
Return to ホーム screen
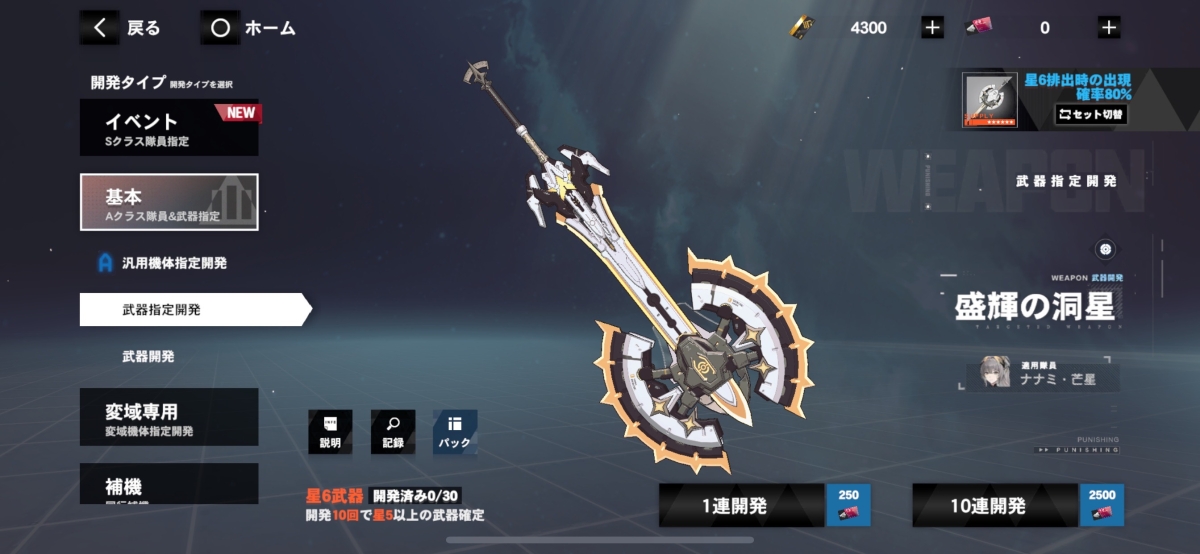point(249,28)
